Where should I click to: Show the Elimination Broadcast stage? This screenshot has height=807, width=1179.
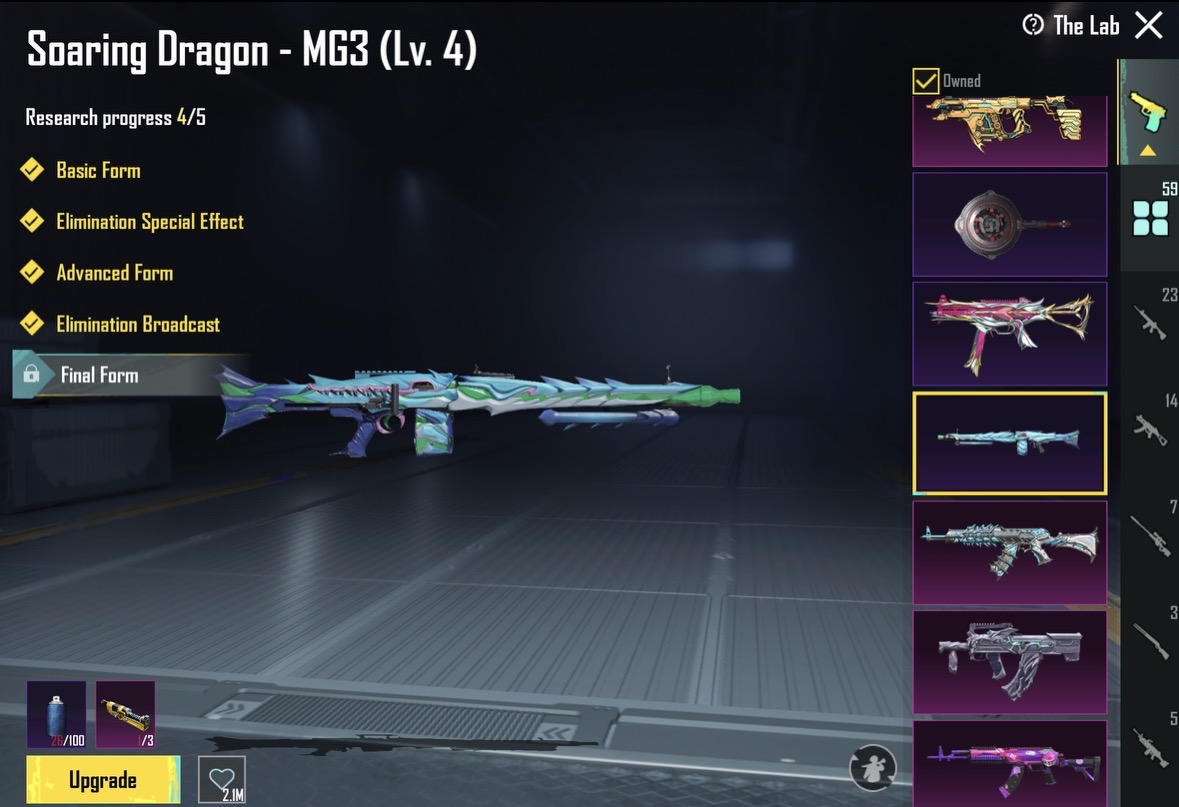(x=138, y=324)
